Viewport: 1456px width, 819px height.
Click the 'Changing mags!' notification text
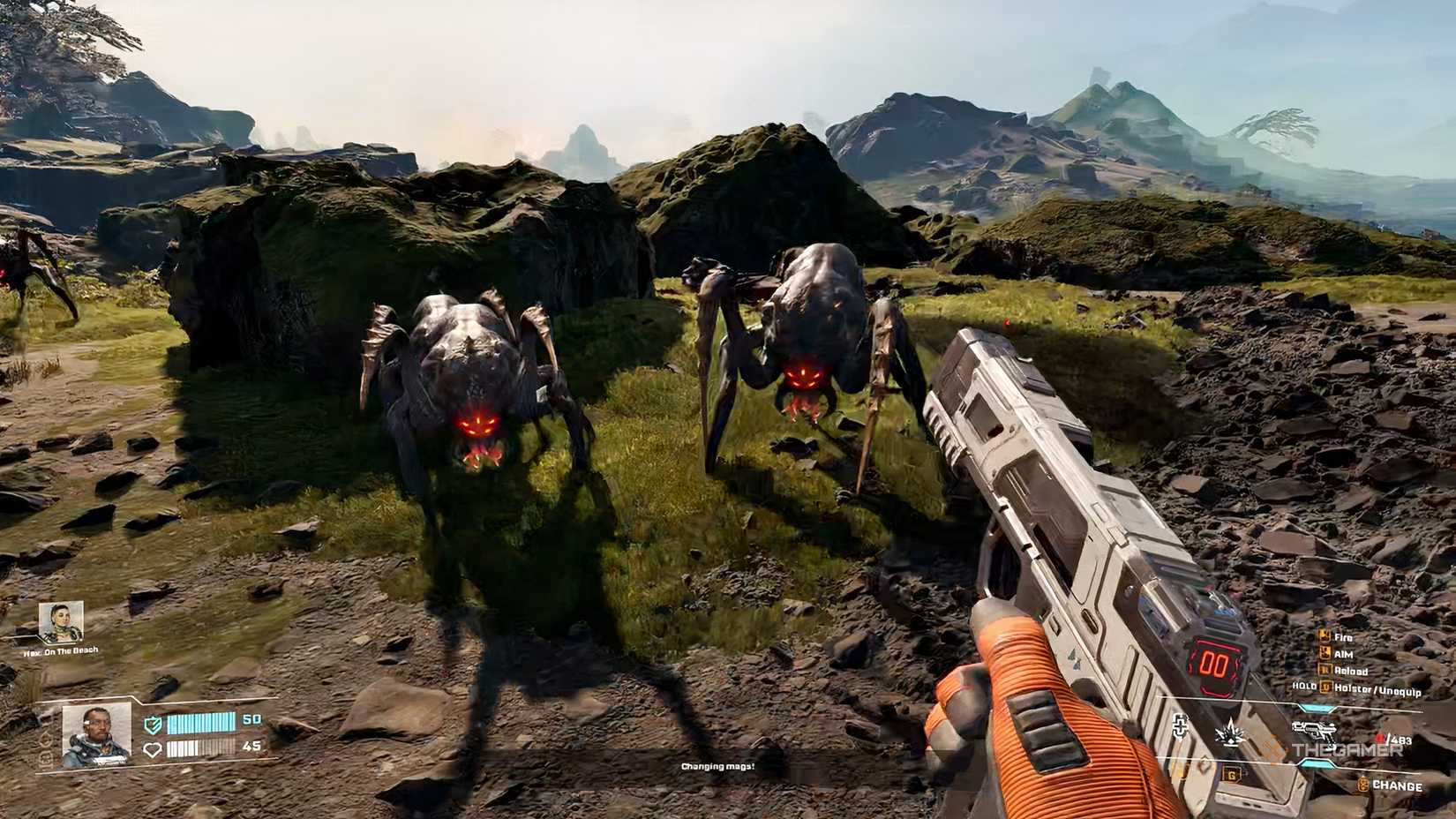tap(717, 768)
